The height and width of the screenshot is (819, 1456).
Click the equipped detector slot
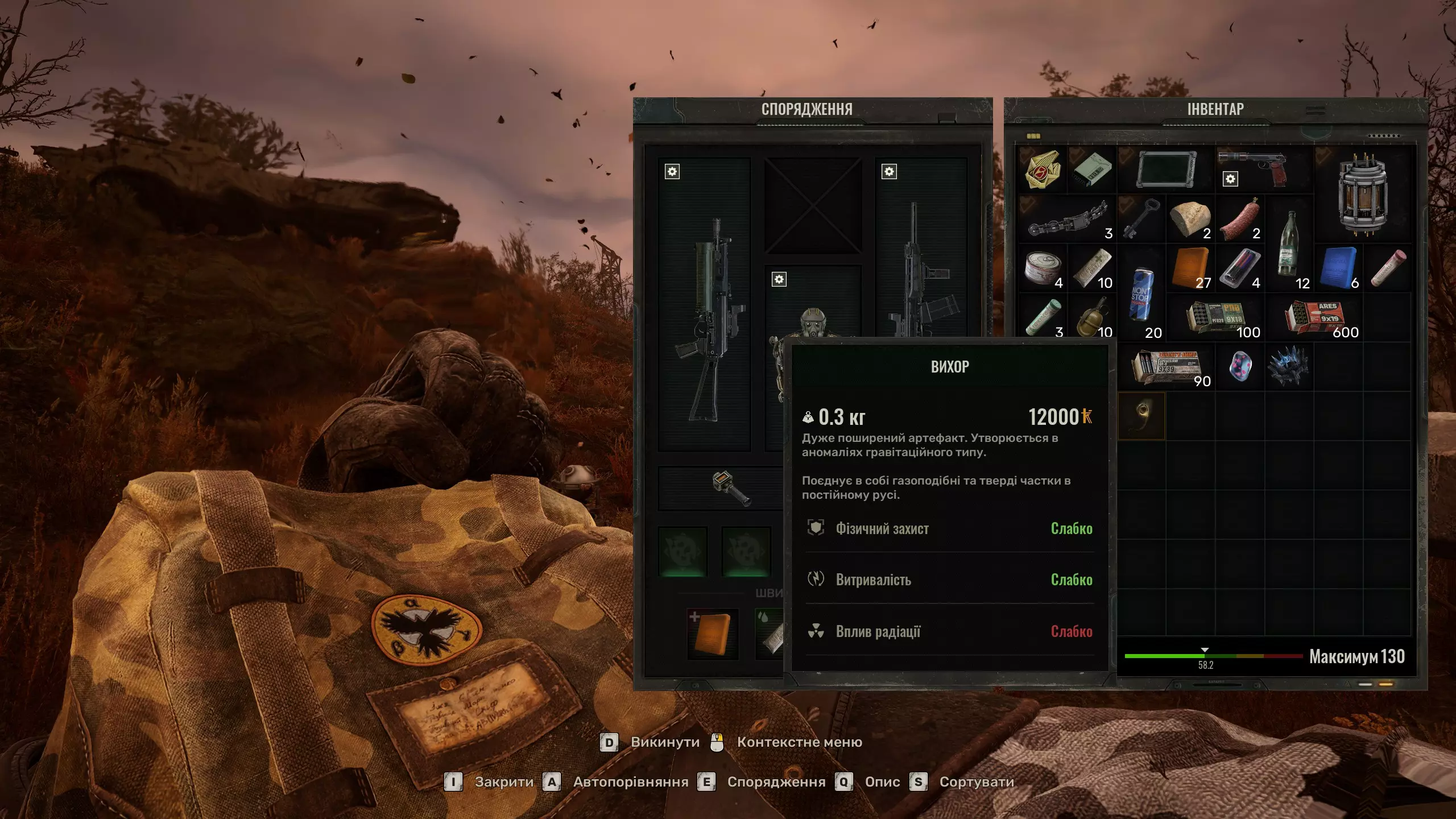[x=731, y=489]
